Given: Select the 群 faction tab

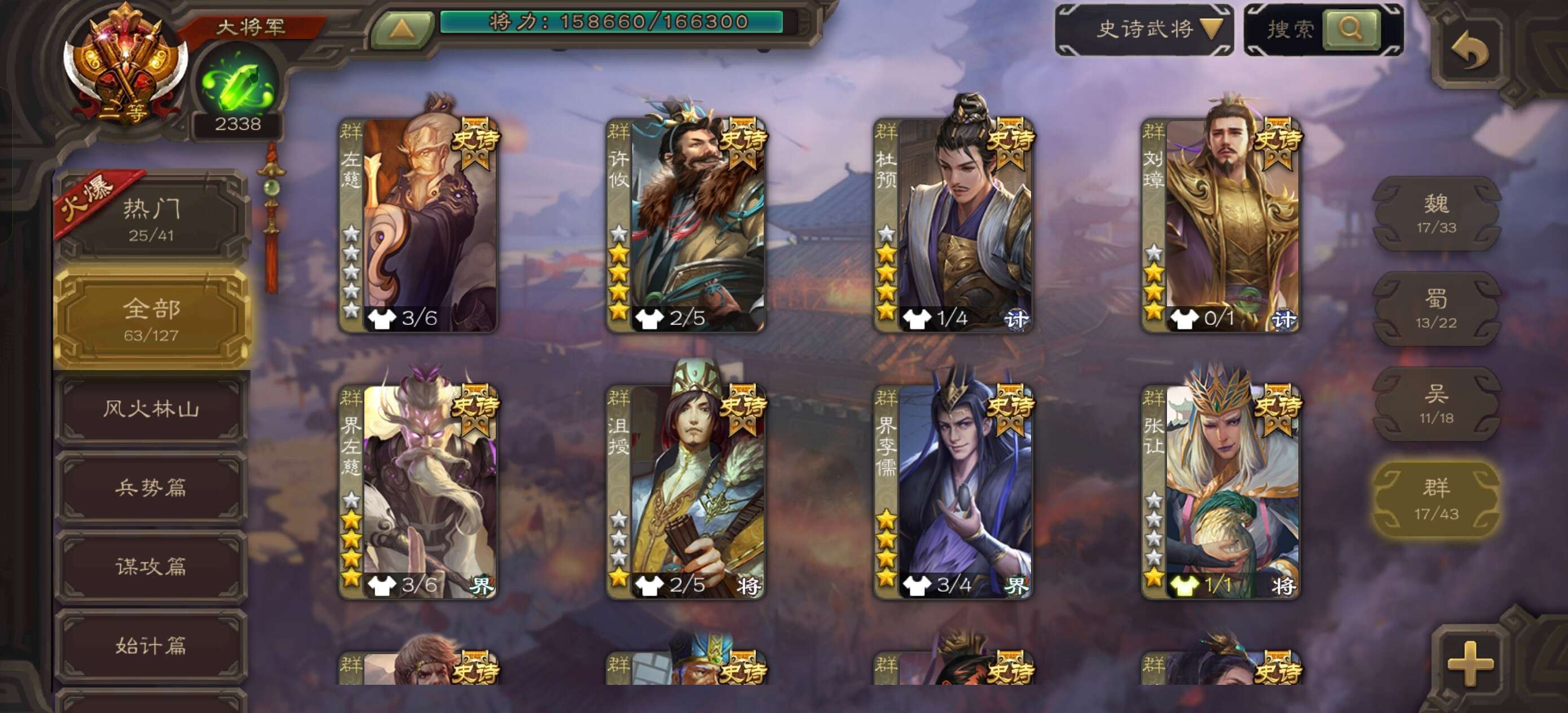Looking at the screenshot, I should click(1436, 499).
